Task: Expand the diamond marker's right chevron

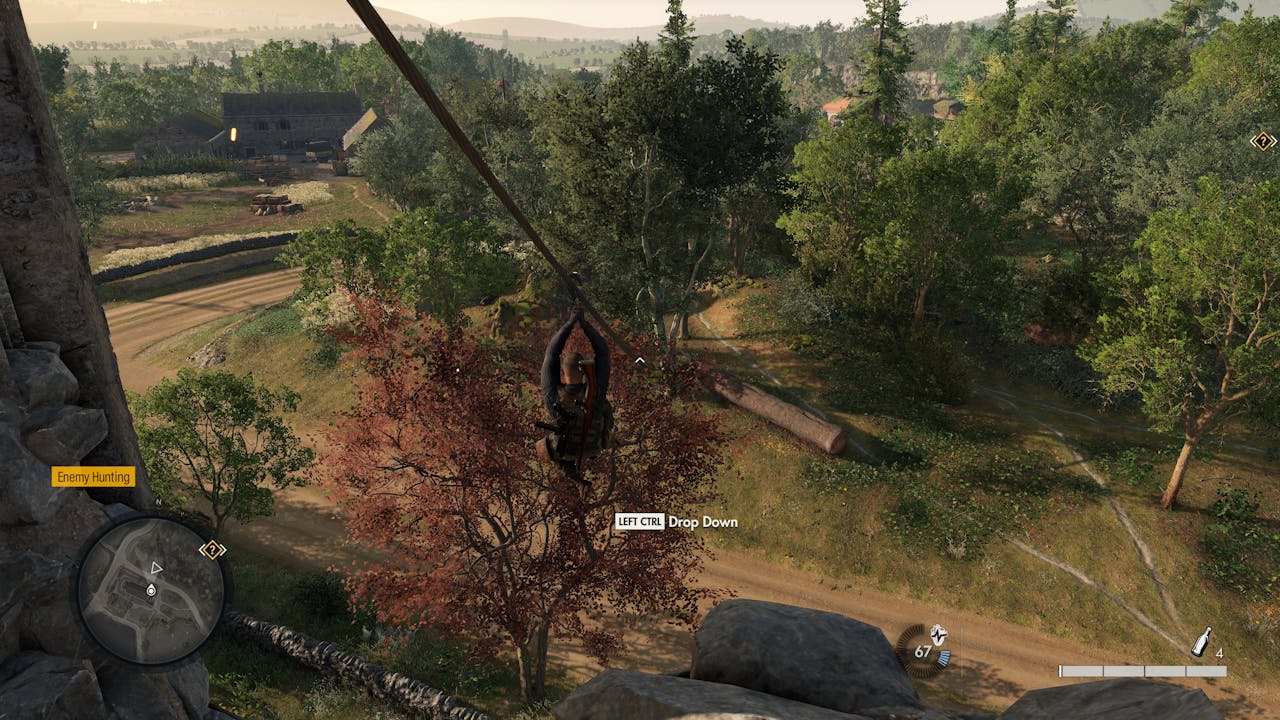Action: pos(1274,141)
